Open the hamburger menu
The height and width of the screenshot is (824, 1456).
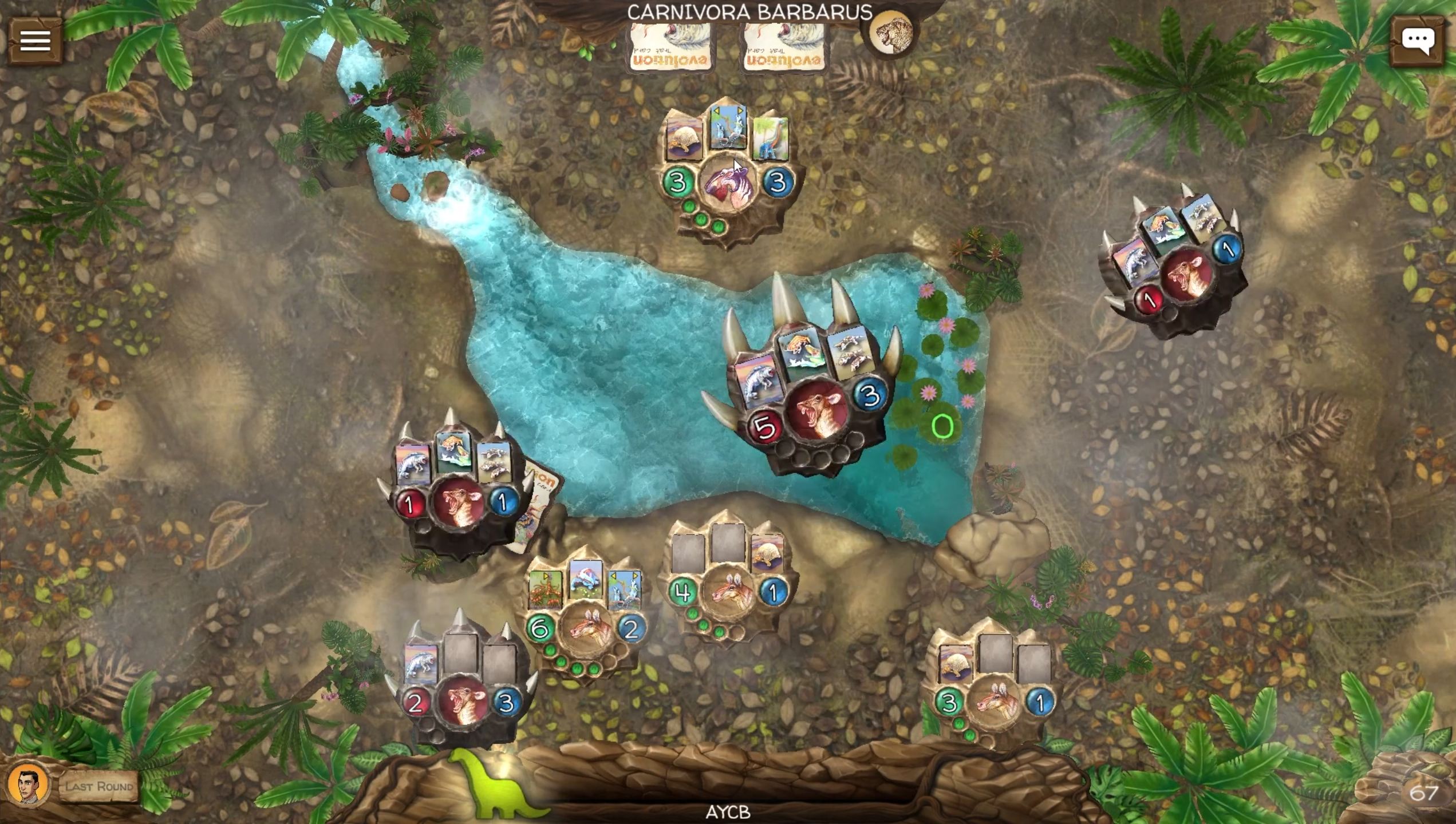coord(34,41)
